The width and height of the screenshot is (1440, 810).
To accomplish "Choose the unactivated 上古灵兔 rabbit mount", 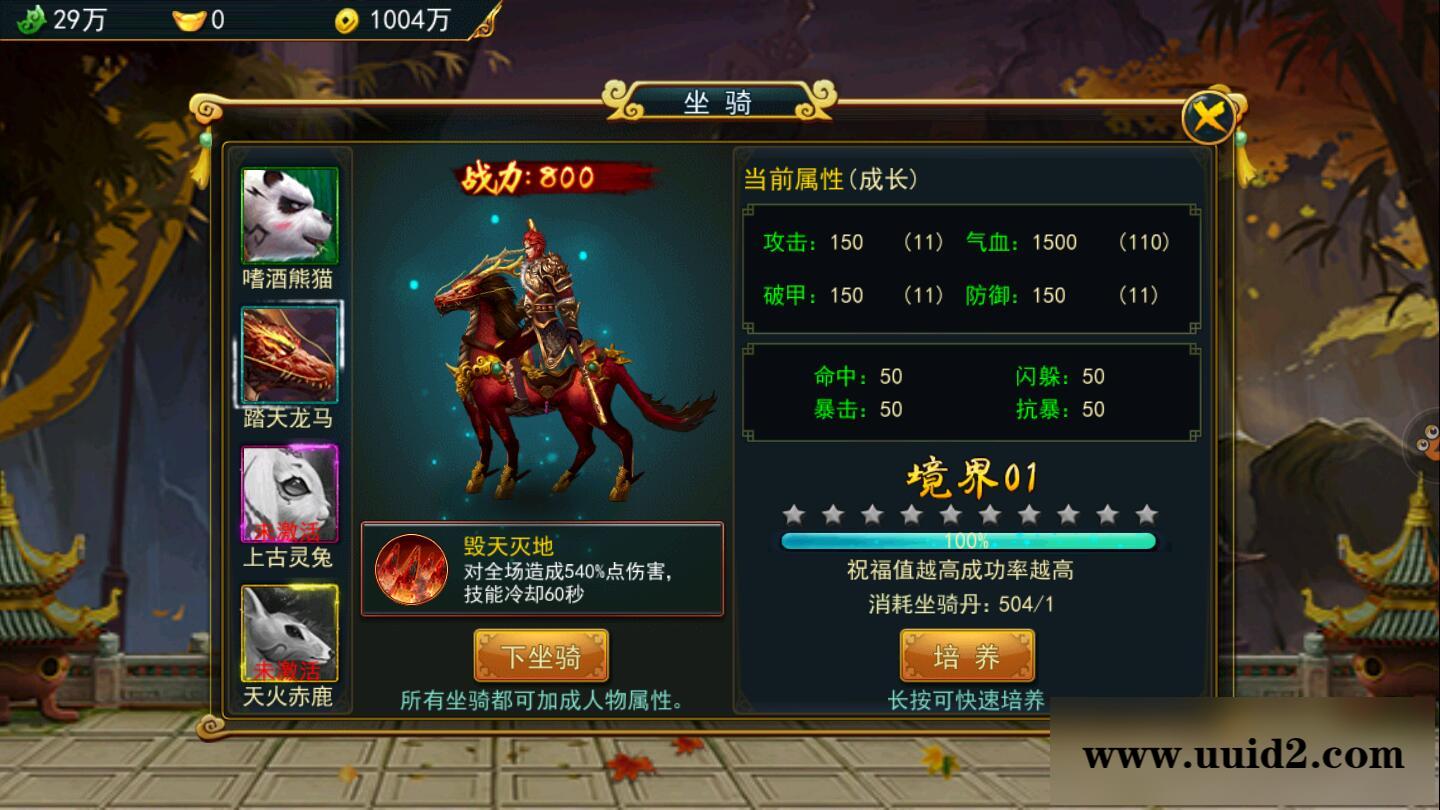I will [289, 494].
